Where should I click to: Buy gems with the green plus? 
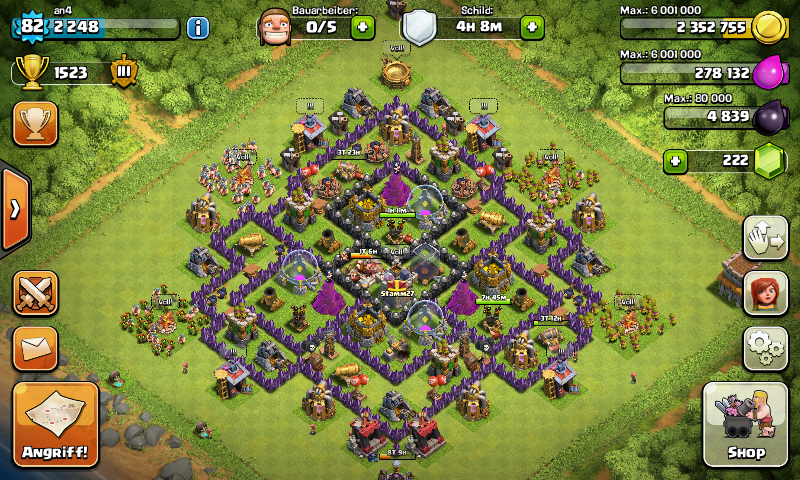click(x=678, y=160)
